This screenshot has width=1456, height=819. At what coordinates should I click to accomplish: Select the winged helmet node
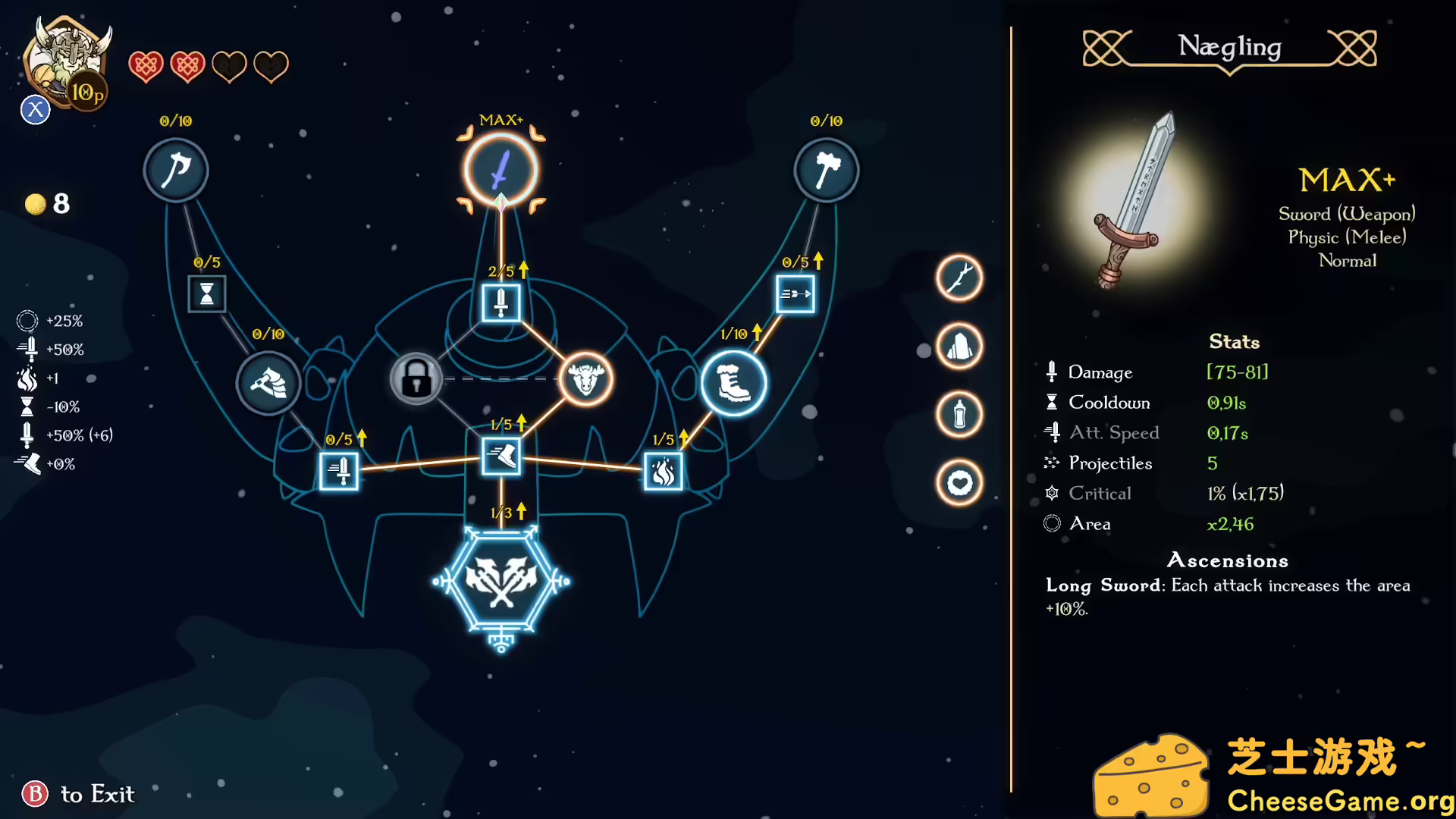coord(268,384)
